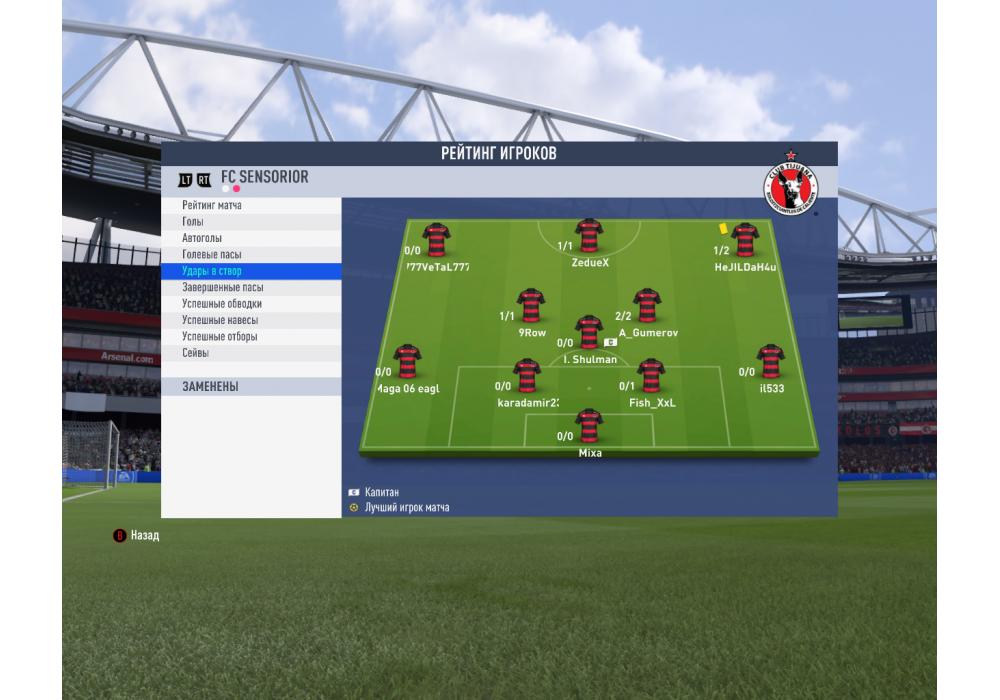The width and height of the screenshot is (1000, 700).
Task: Select right-side player il533
Action: tap(770, 361)
